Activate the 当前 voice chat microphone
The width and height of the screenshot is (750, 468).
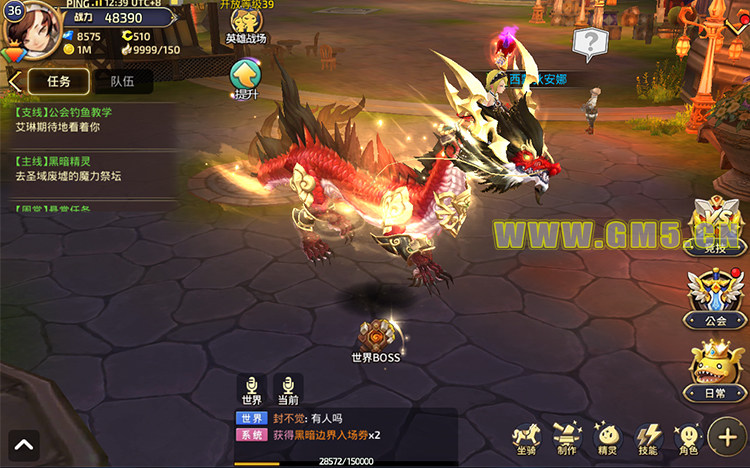point(288,389)
